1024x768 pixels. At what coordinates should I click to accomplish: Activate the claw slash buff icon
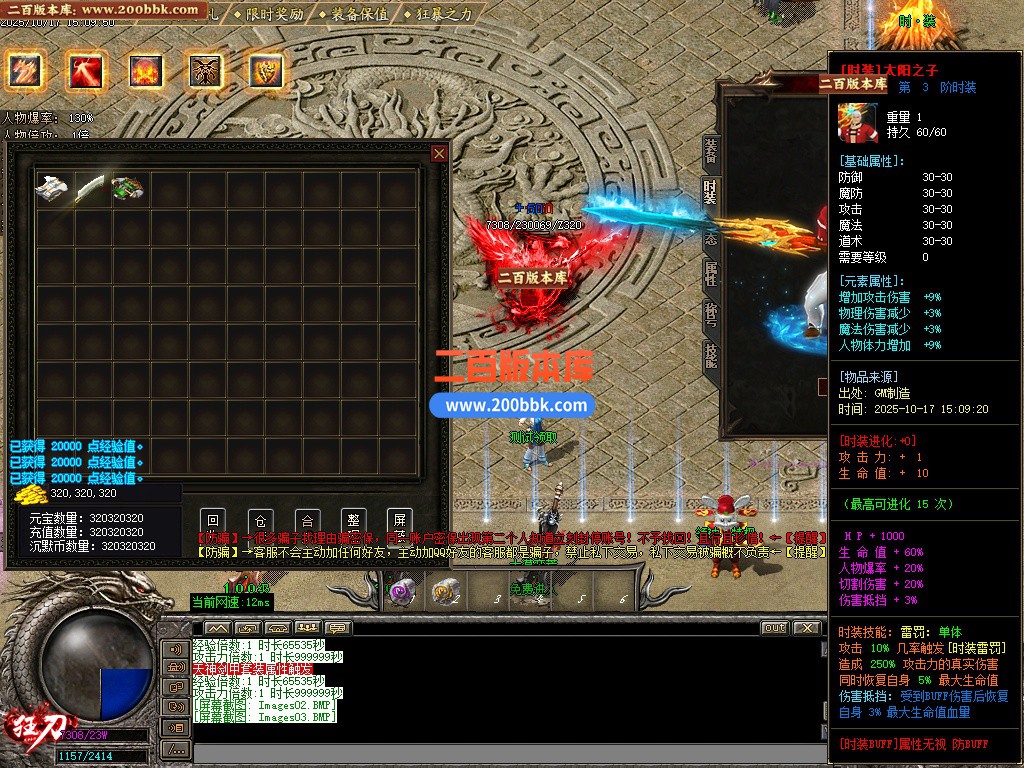[24, 70]
